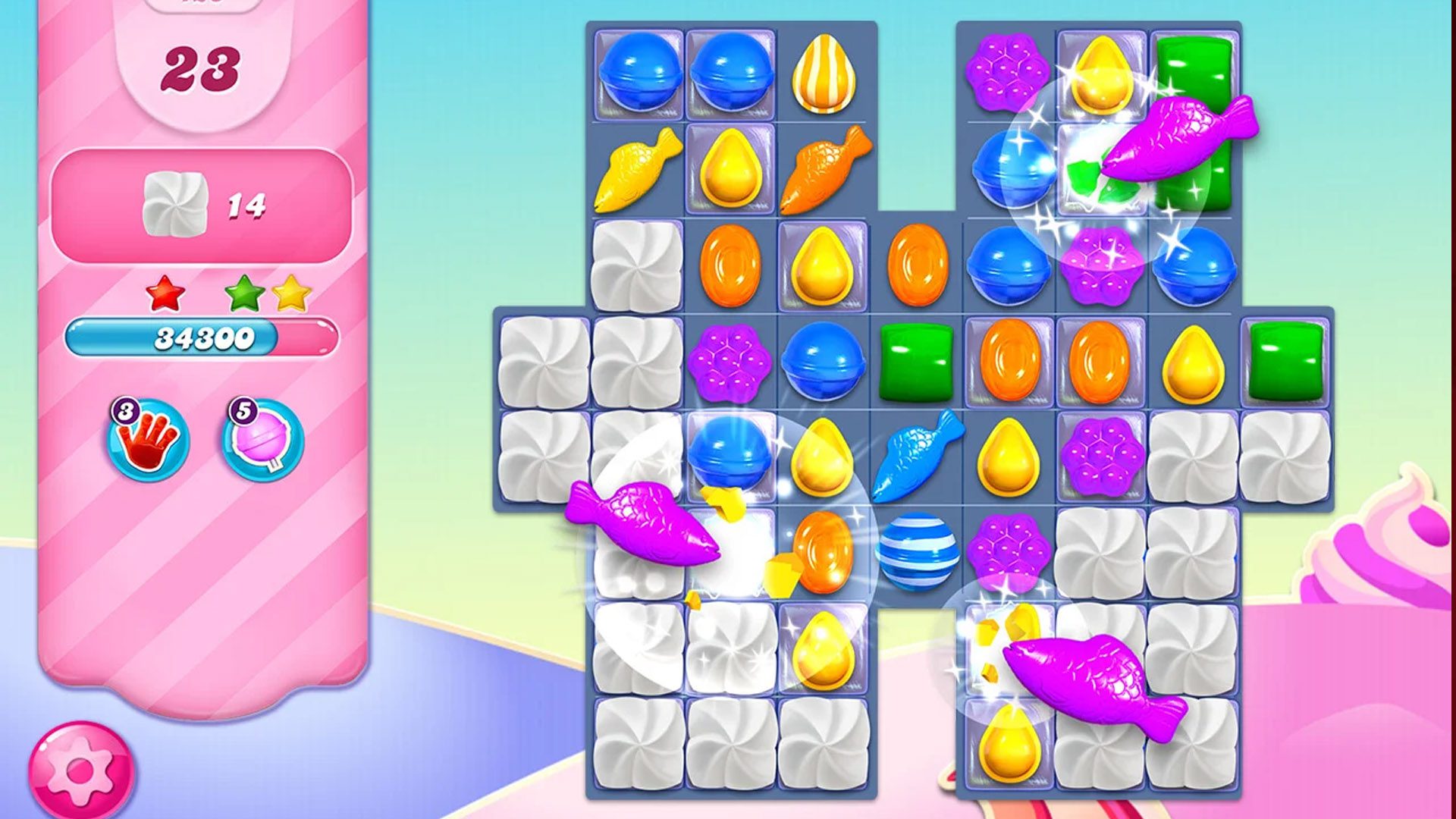Click the whipped cream goal icon
Image resolution: width=1456 pixels, height=819 pixels.
(176, 201)
